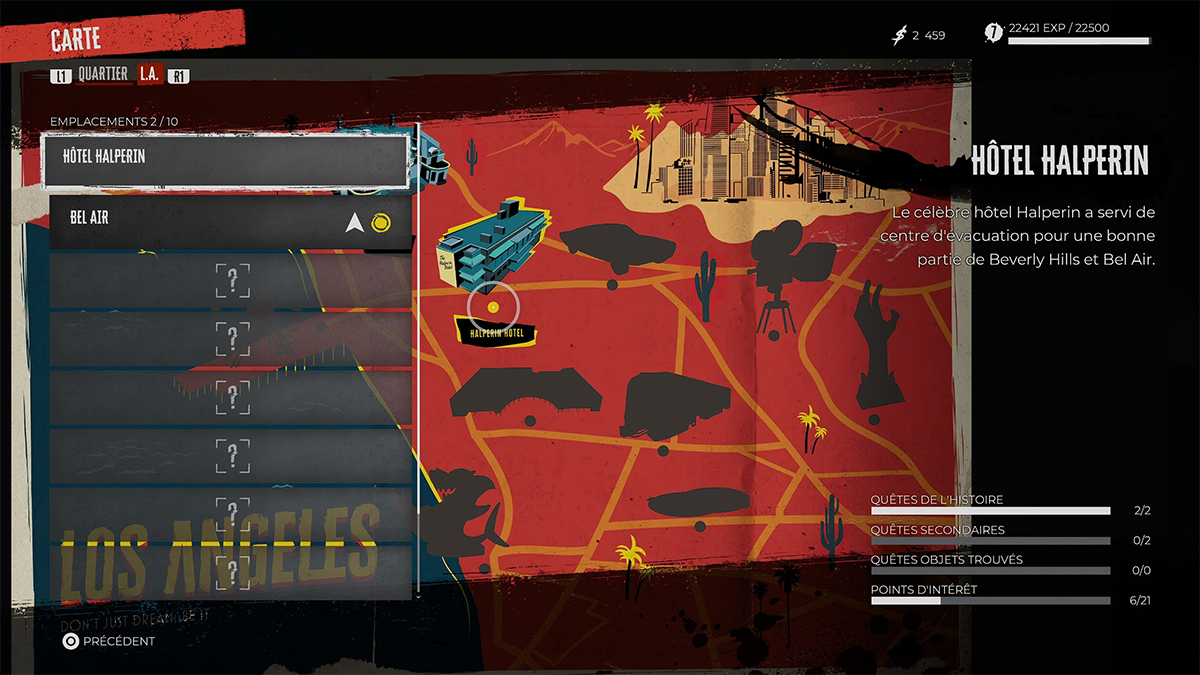
Task: Open the L.A. map tab
Action: click(150, 74)
